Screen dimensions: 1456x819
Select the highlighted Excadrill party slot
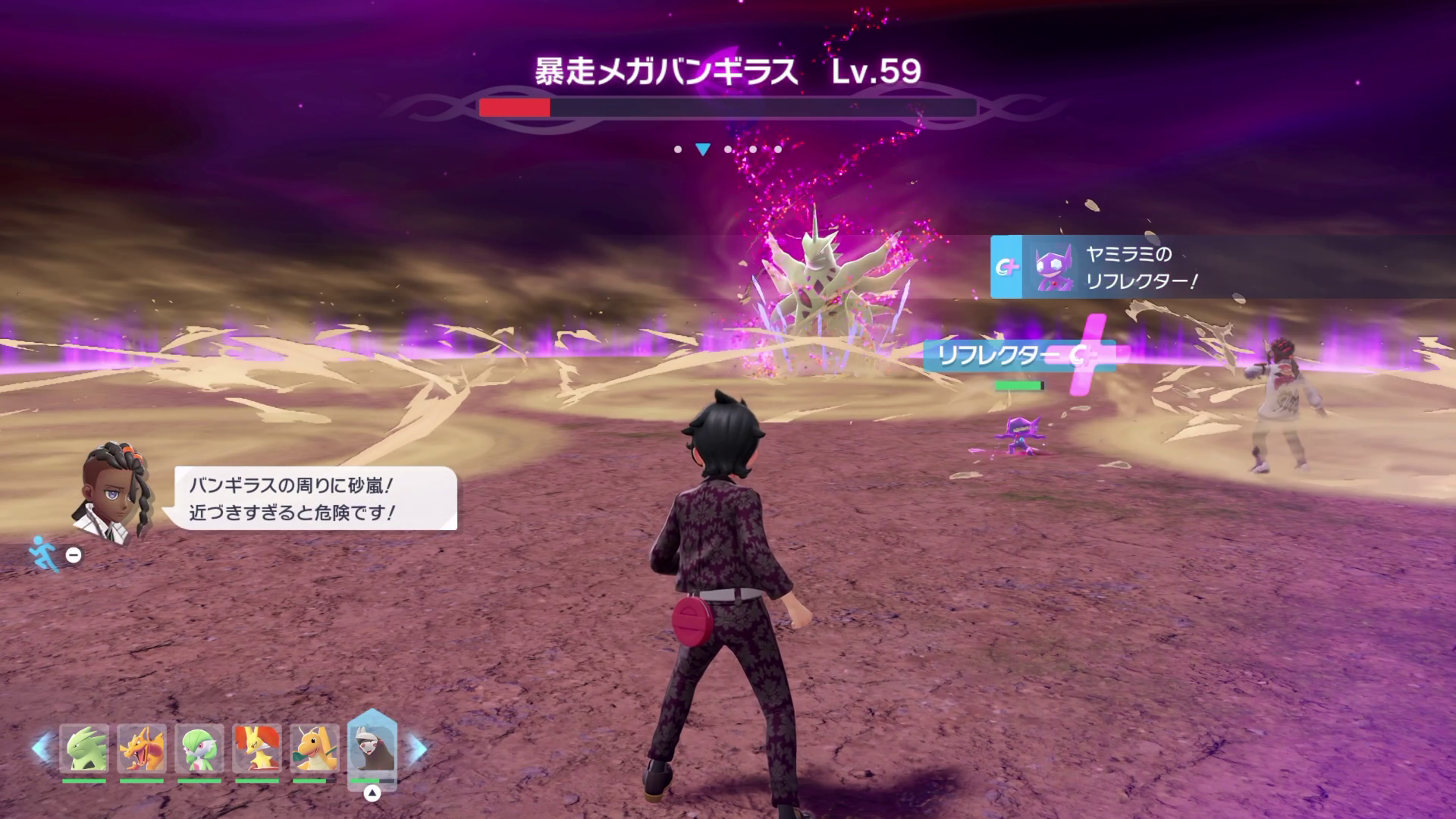point(372,749)
